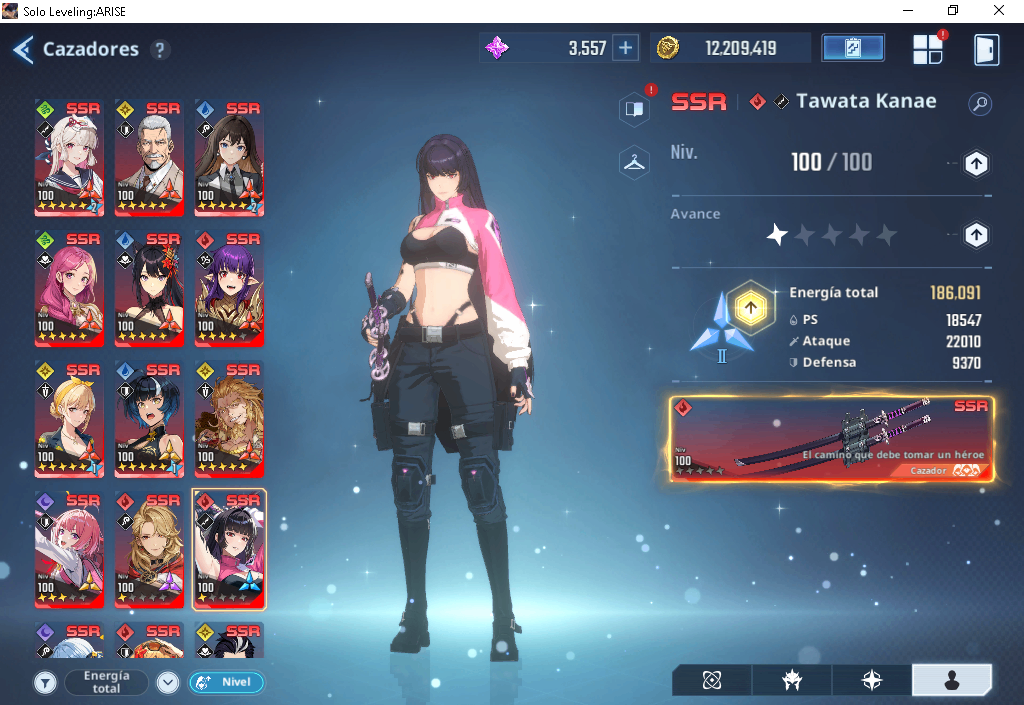This screenshot has width=1024, height=705.
Task: Switch to the atom-shaped icon tab
Action: pos(712,680)
